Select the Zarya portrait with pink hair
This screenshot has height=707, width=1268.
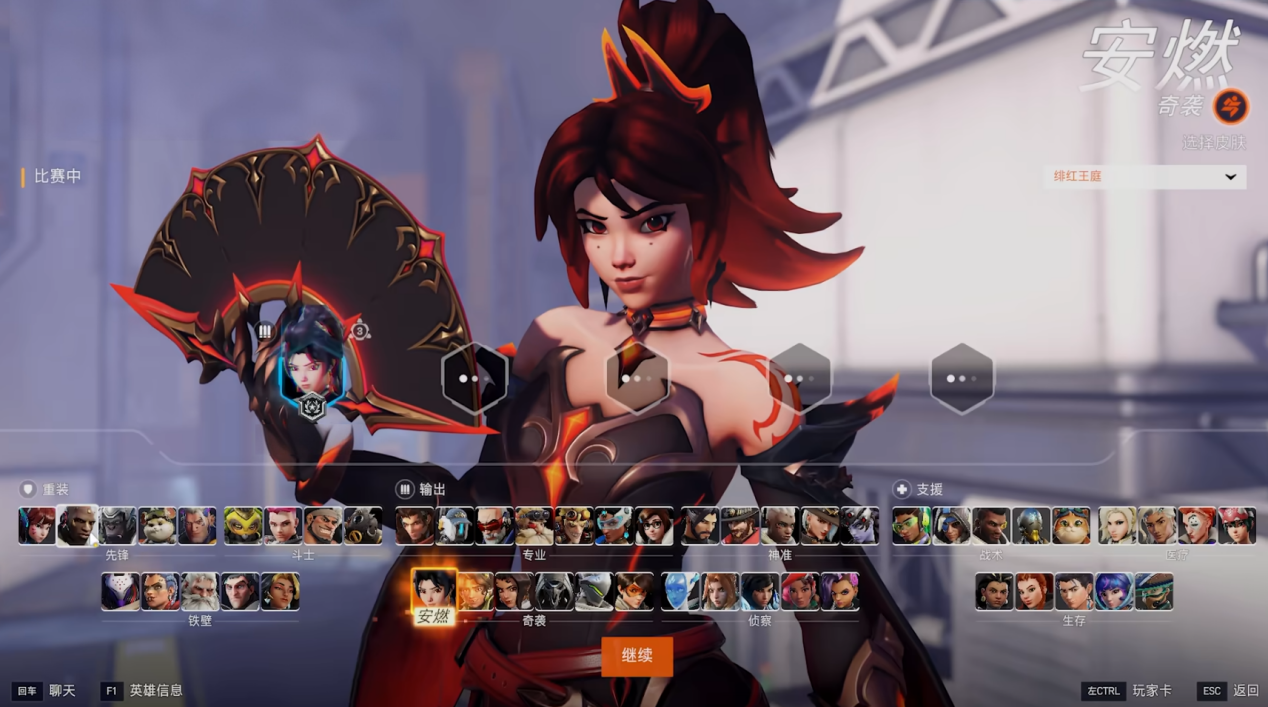(283, 526)
